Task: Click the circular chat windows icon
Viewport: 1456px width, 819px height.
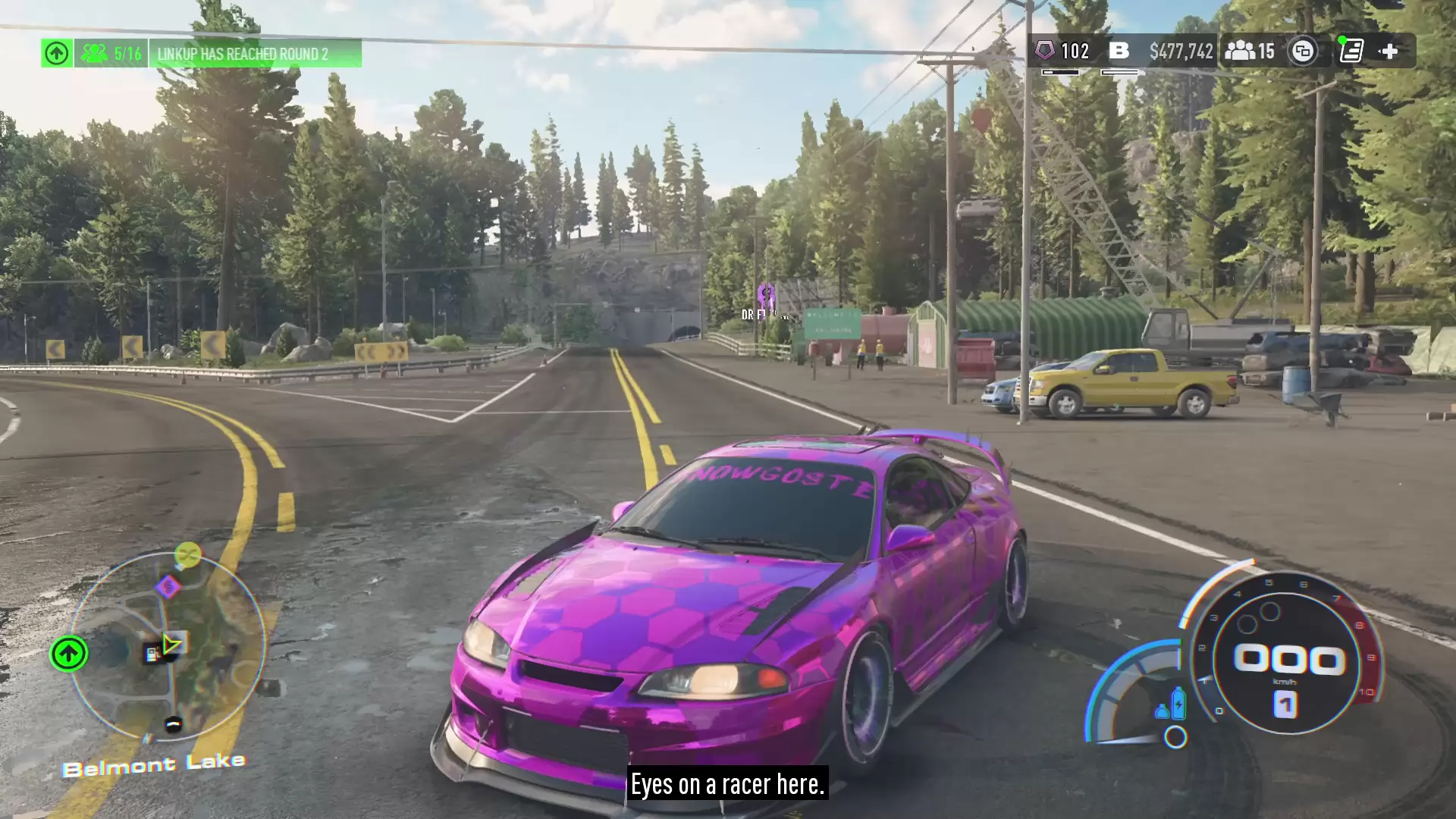Action: click(1303, 51)
